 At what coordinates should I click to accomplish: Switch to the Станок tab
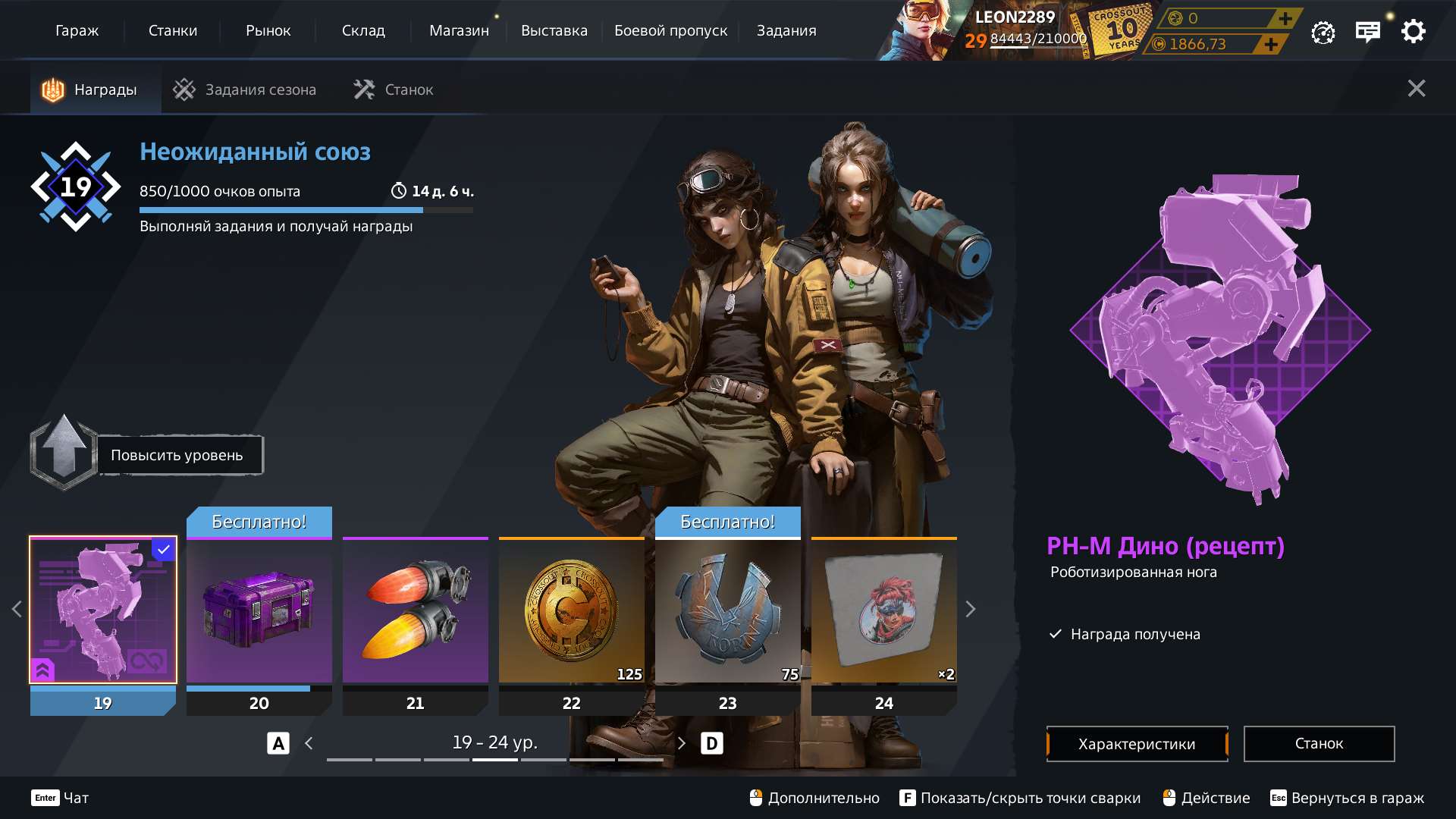click(394, 89)
